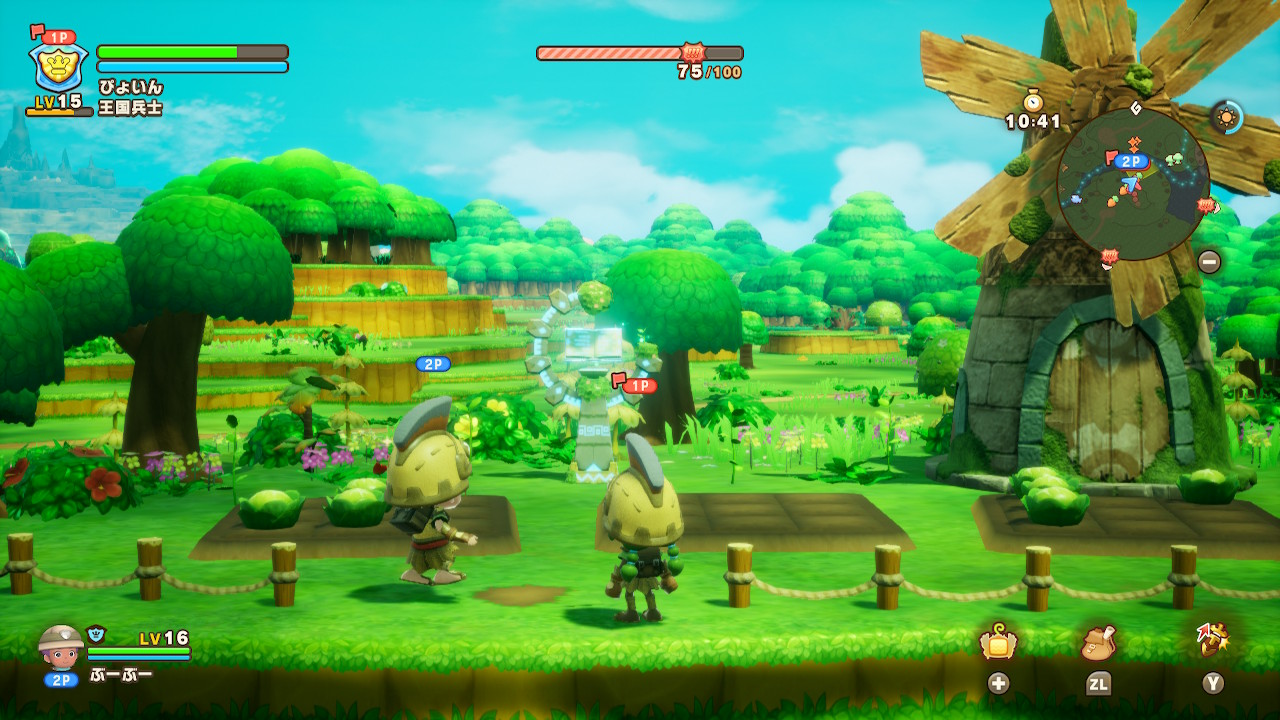Image resolution: width=1280 pixels, height=720 pixels.
Task: Click the circular minimap
Action: click(1133, 184)
